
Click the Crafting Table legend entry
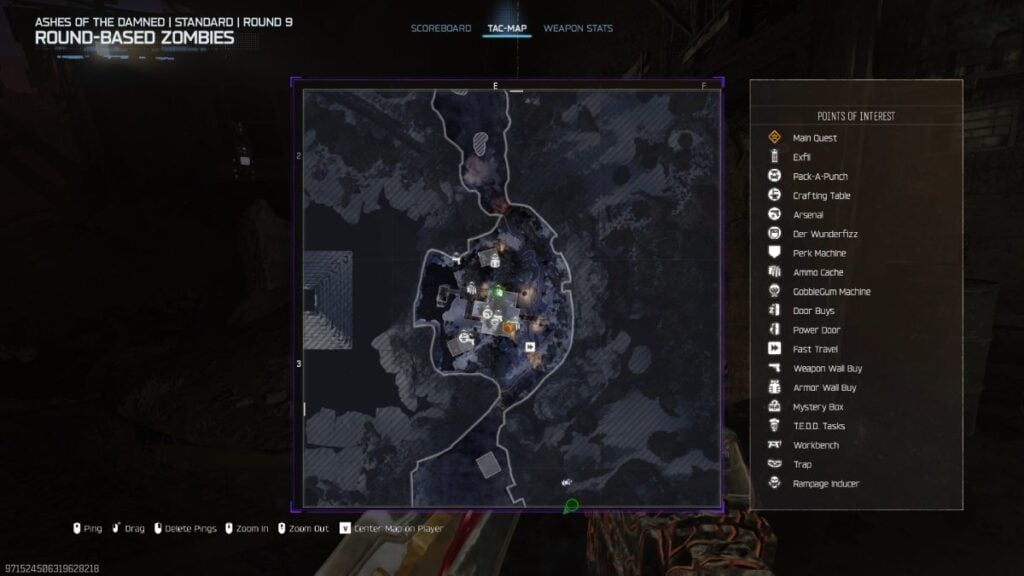point(821,196)
